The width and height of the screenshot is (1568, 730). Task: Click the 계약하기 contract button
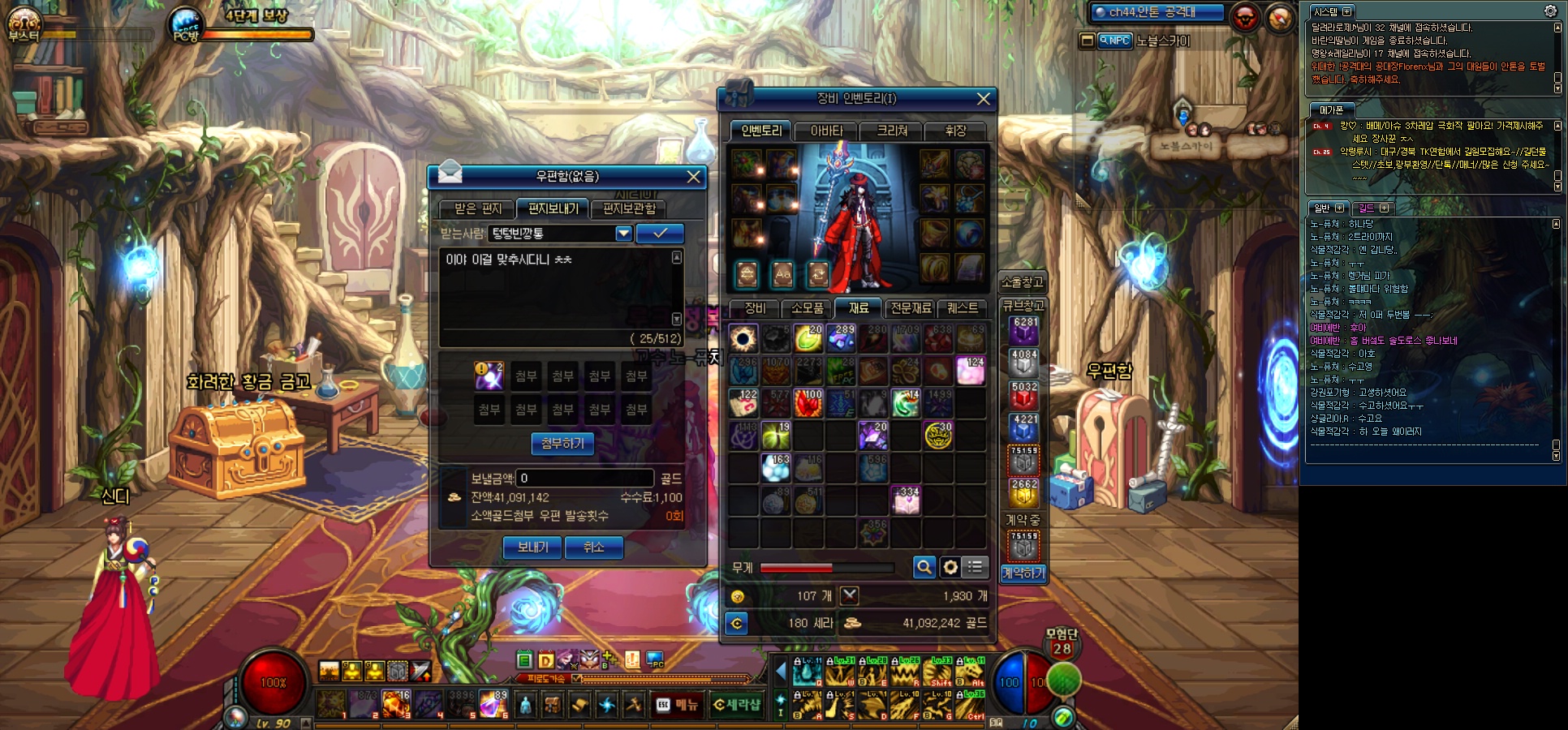coord(1023,573)
